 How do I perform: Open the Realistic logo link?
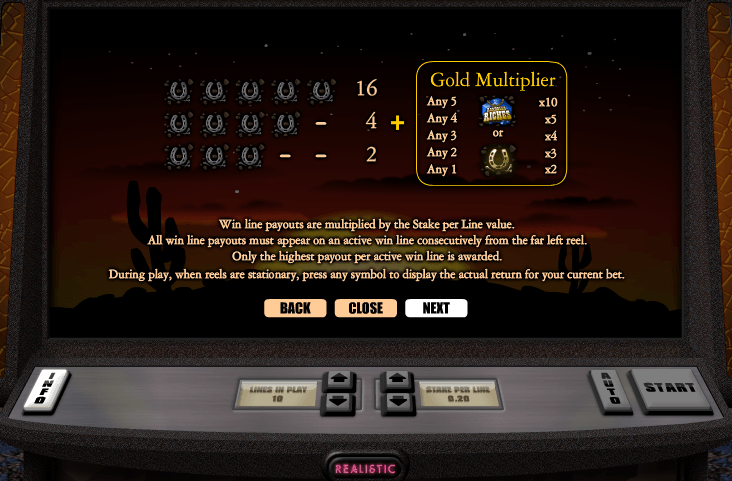click(366, 468)
